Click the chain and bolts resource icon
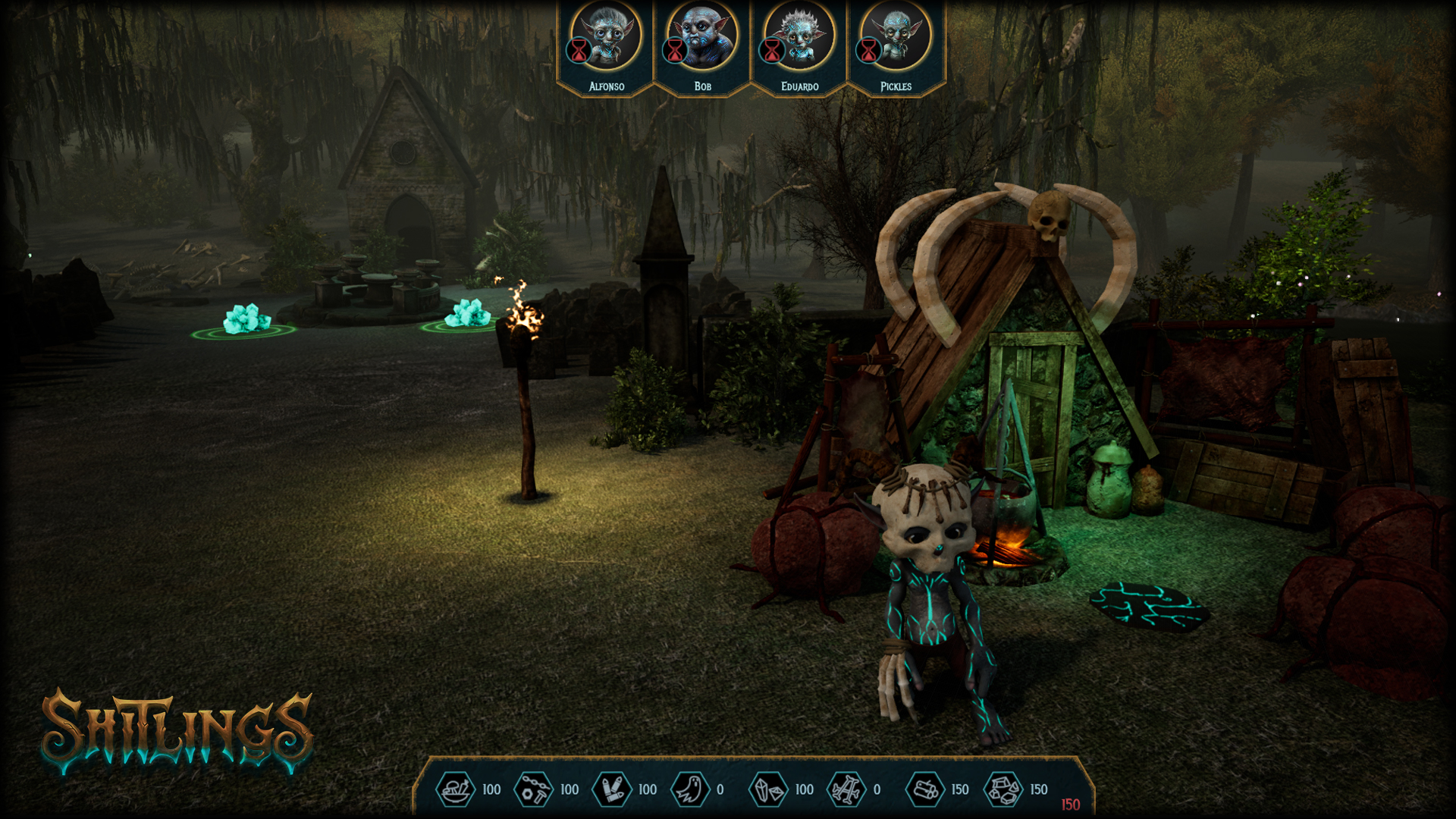Viewport: 1456px width, 819px height. tap(534, 789)
